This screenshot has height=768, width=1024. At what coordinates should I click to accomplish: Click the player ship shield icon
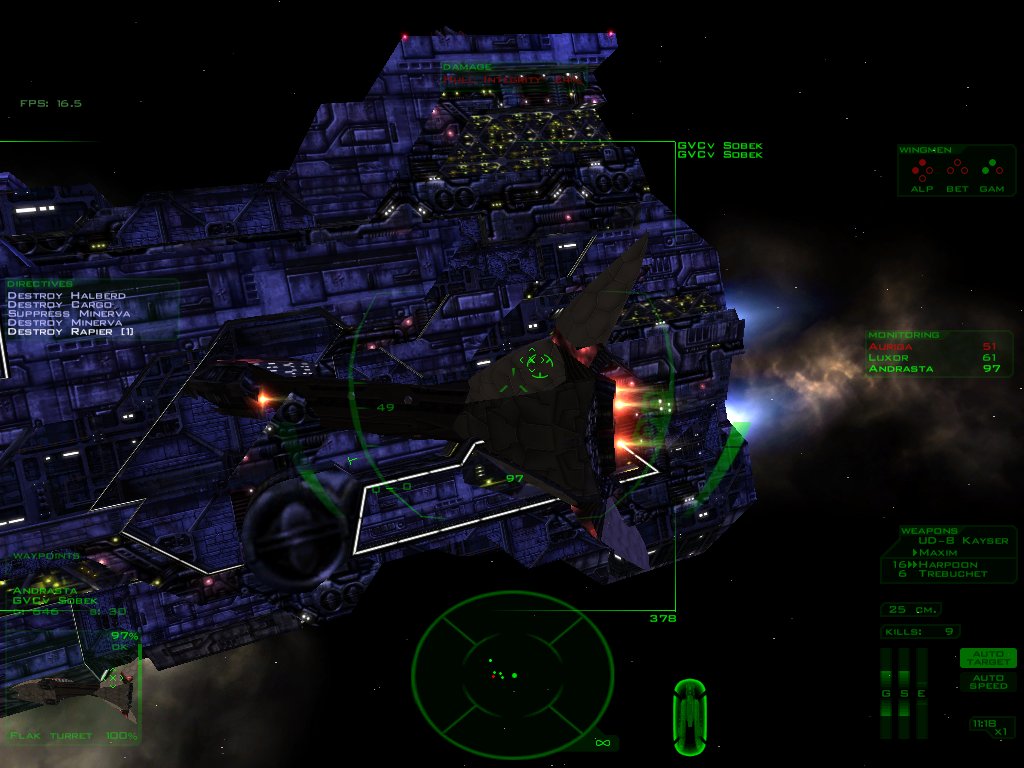pyautogui.click(x=689, y=716)
